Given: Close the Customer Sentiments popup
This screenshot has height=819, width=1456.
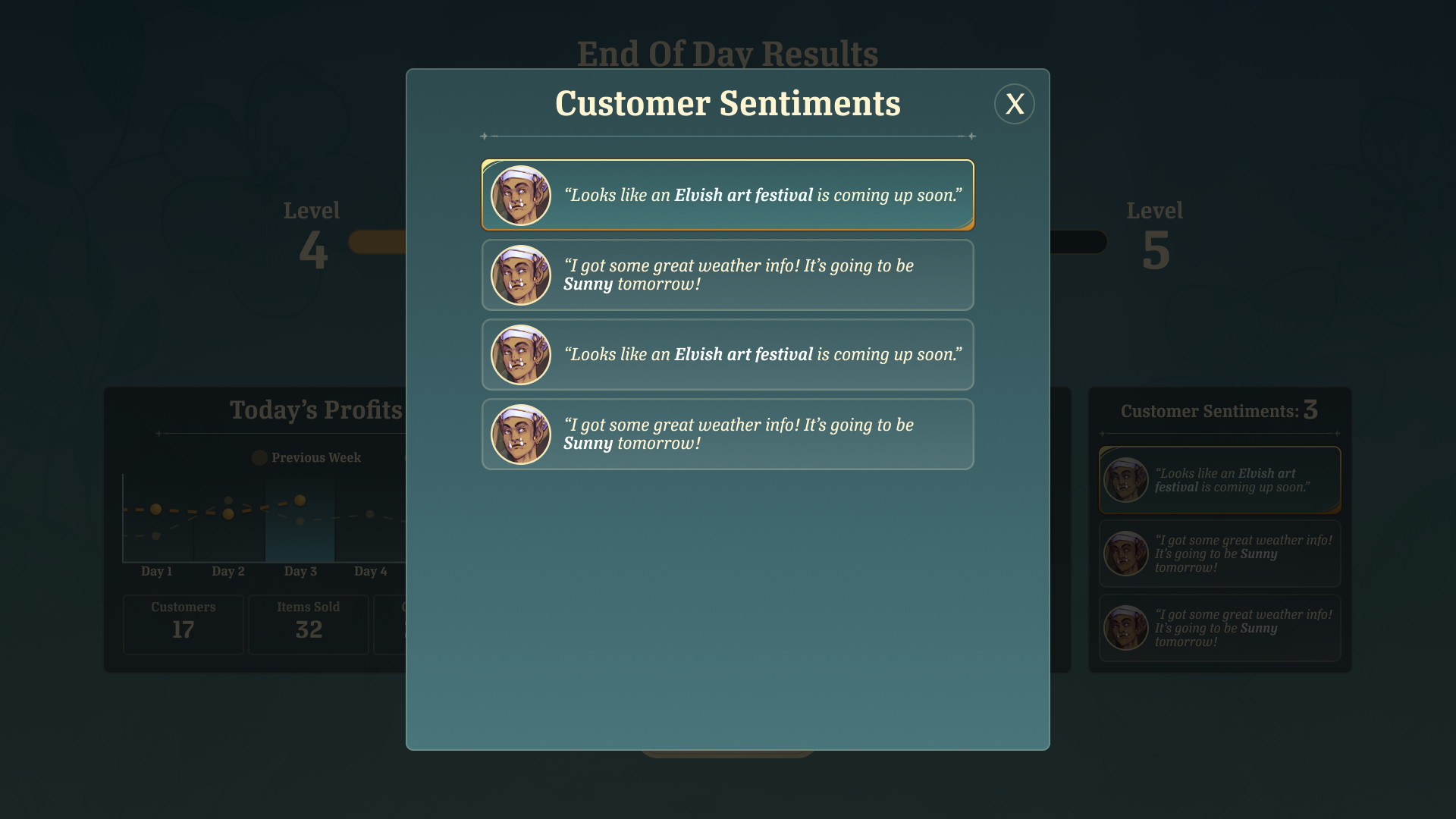Looking at the screenshot, I should (x=1014, y=104).
